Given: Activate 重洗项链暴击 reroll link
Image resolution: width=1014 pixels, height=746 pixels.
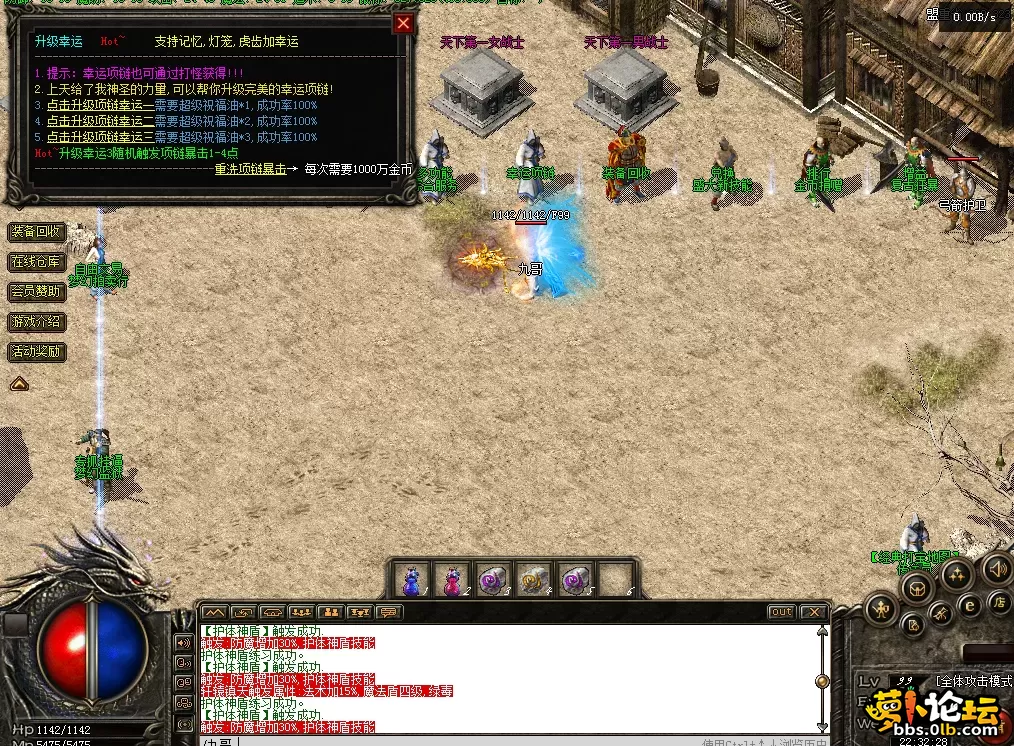Looking at the screenshot, I should click(x=250, y=169).
